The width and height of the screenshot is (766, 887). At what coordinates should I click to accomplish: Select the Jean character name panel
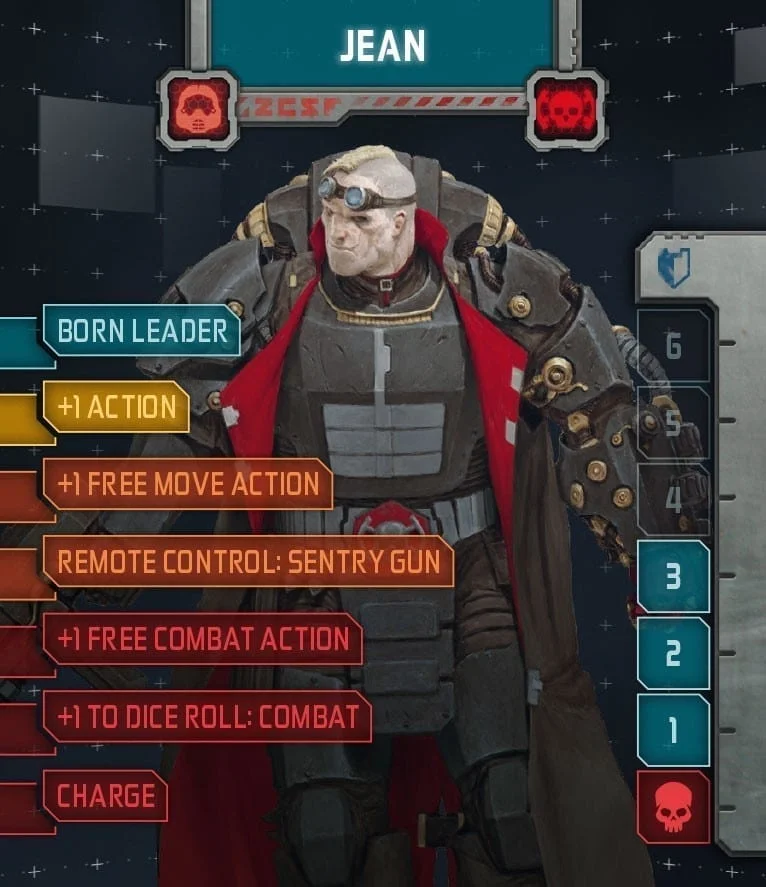coord(382,46)
